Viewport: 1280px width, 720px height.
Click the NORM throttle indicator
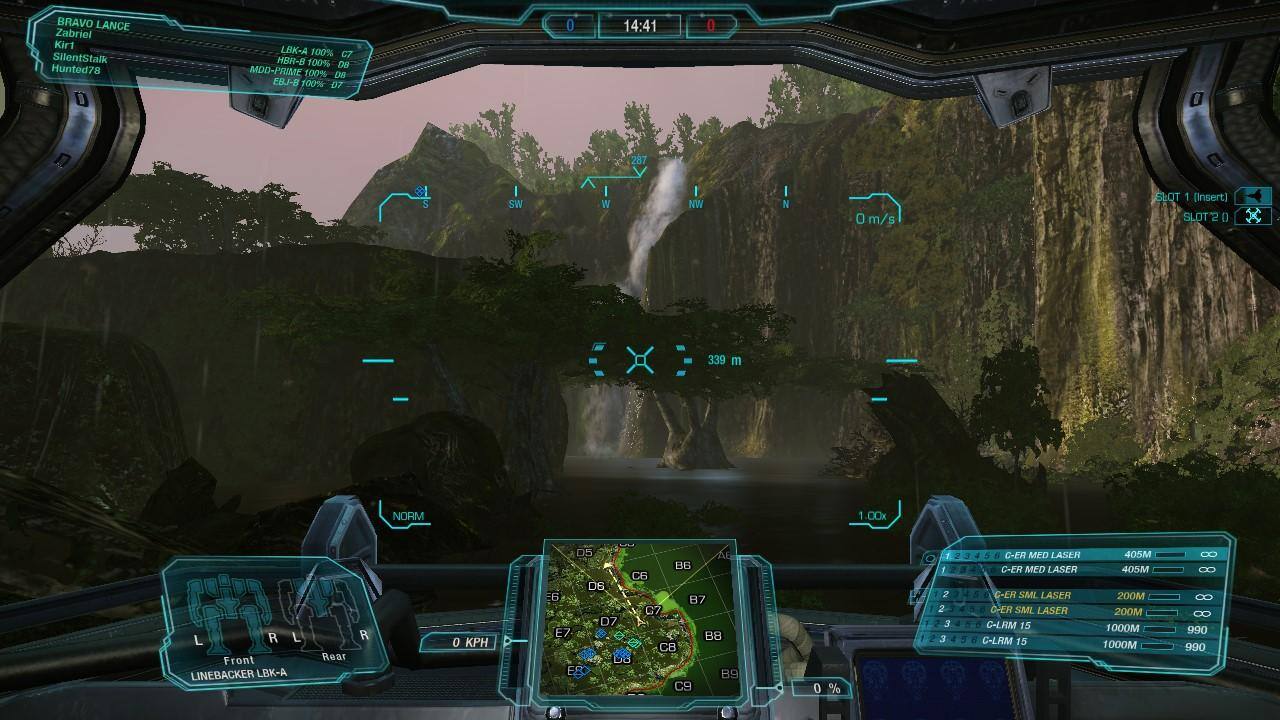click(406, 518)
